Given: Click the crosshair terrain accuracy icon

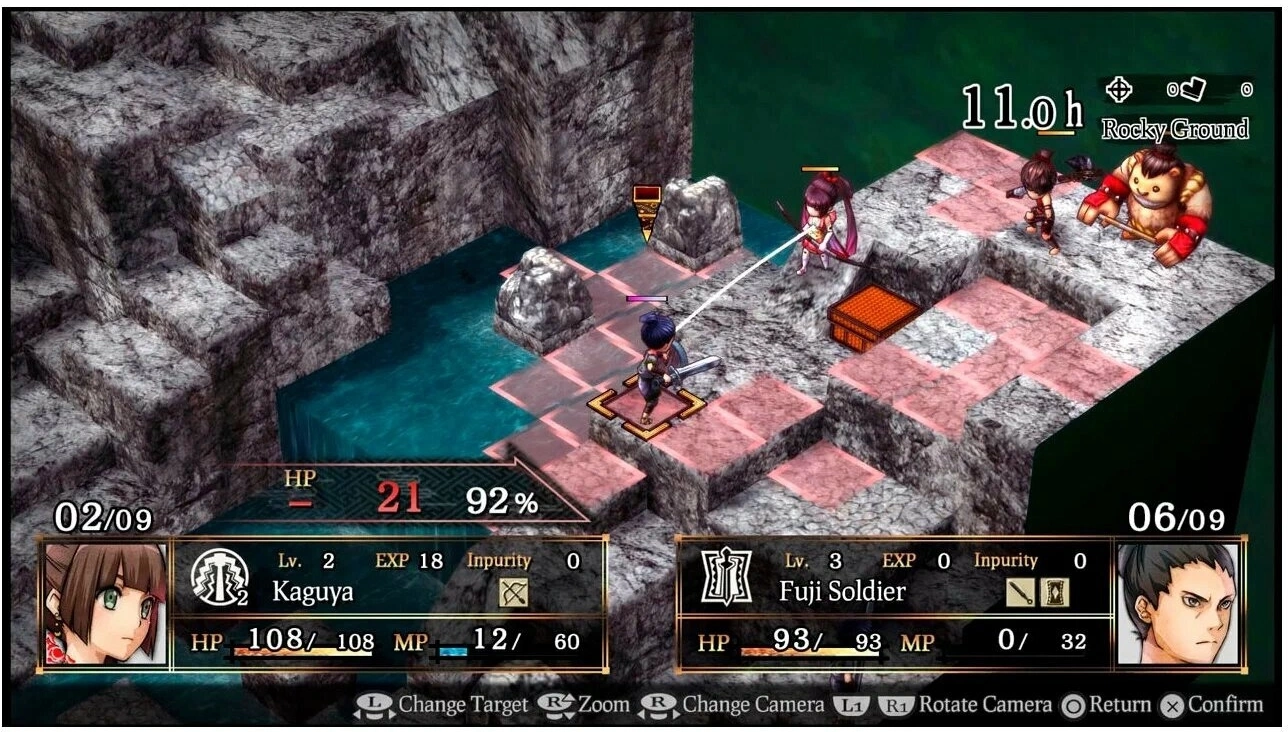Looking at the screenshot, I should [x=1118, y=90].
